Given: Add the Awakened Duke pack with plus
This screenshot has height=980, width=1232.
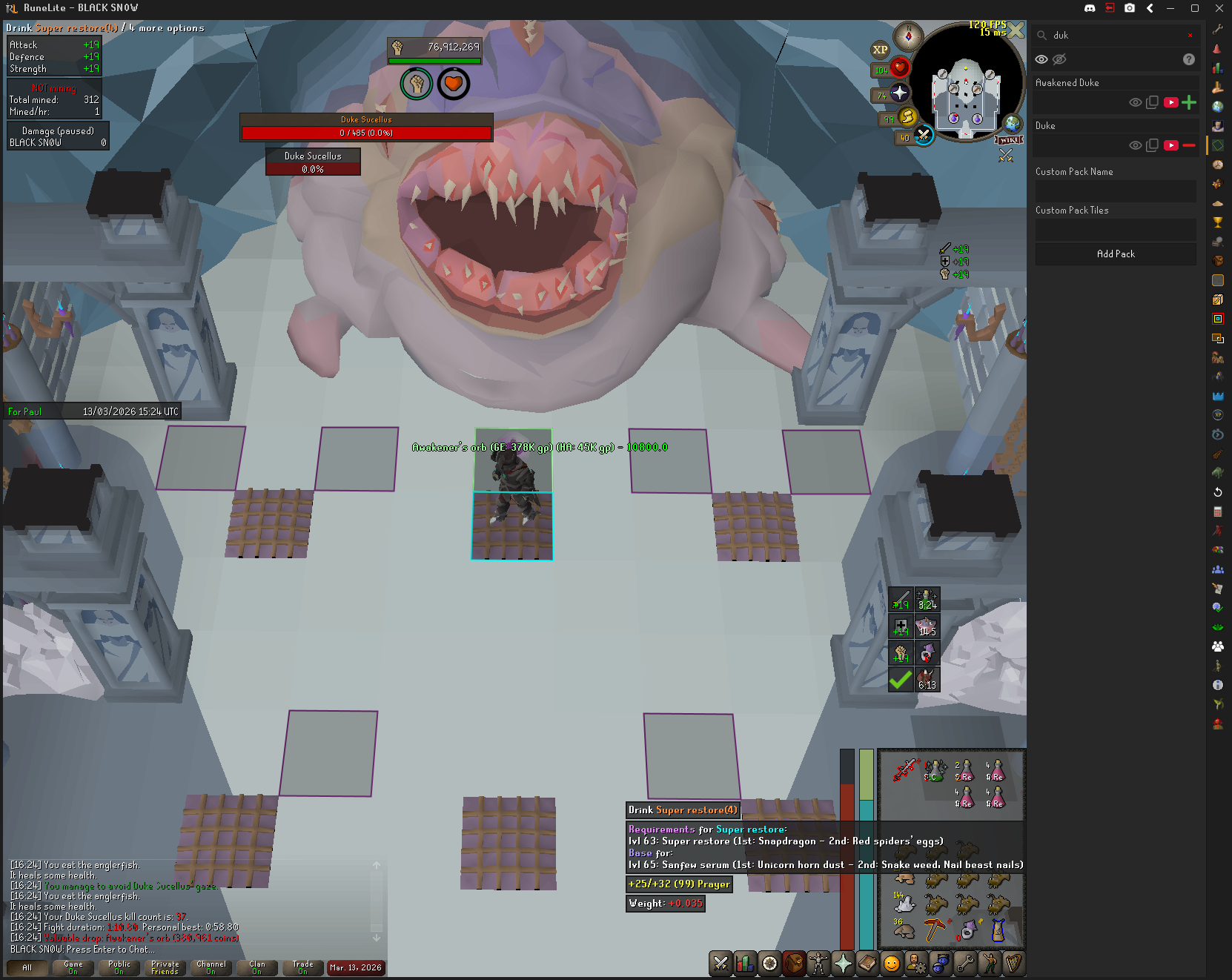Looking at the screenshot, I should click(x=1189, y=102).
